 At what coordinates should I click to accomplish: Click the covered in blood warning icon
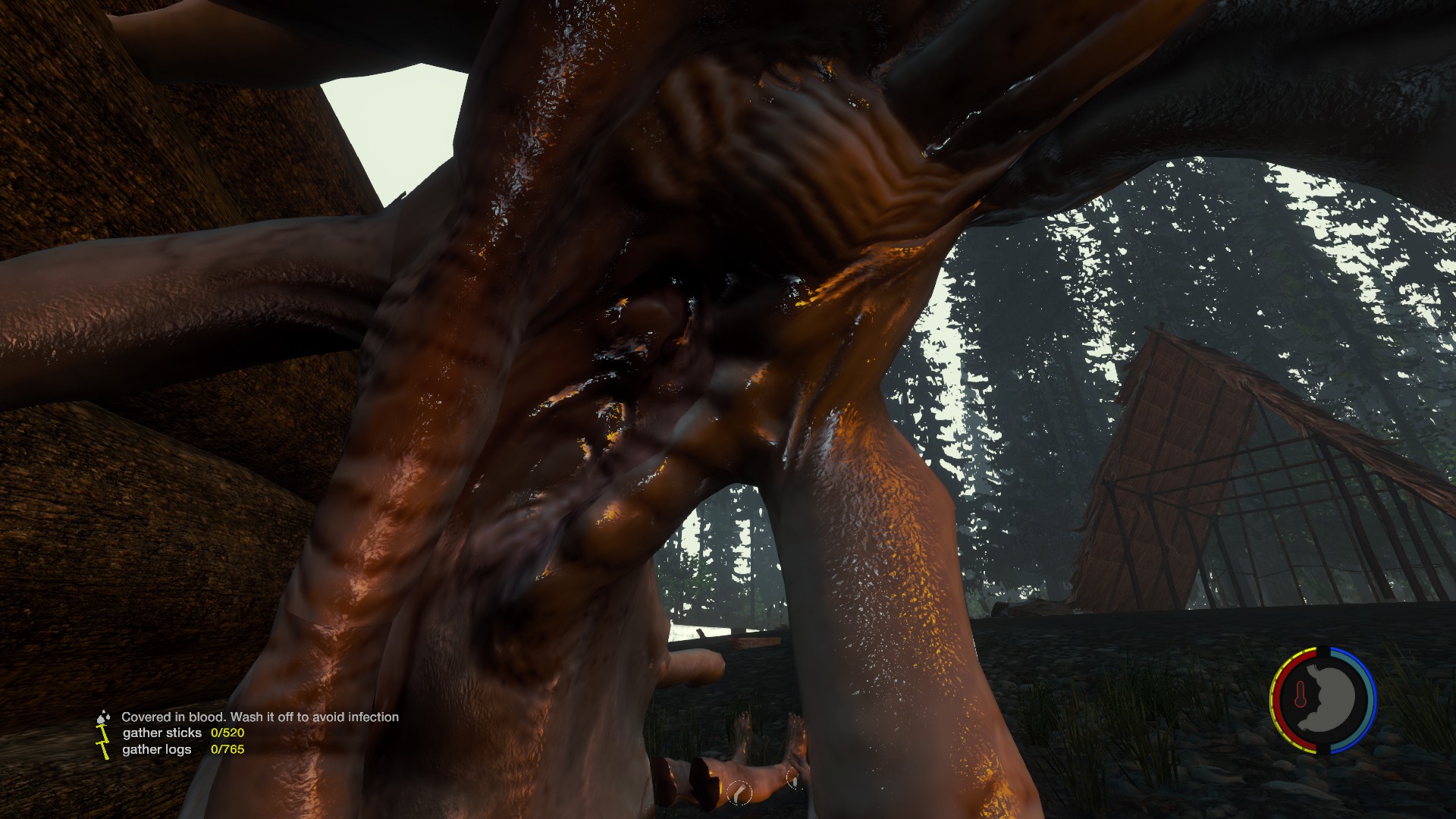click(103, 717)
